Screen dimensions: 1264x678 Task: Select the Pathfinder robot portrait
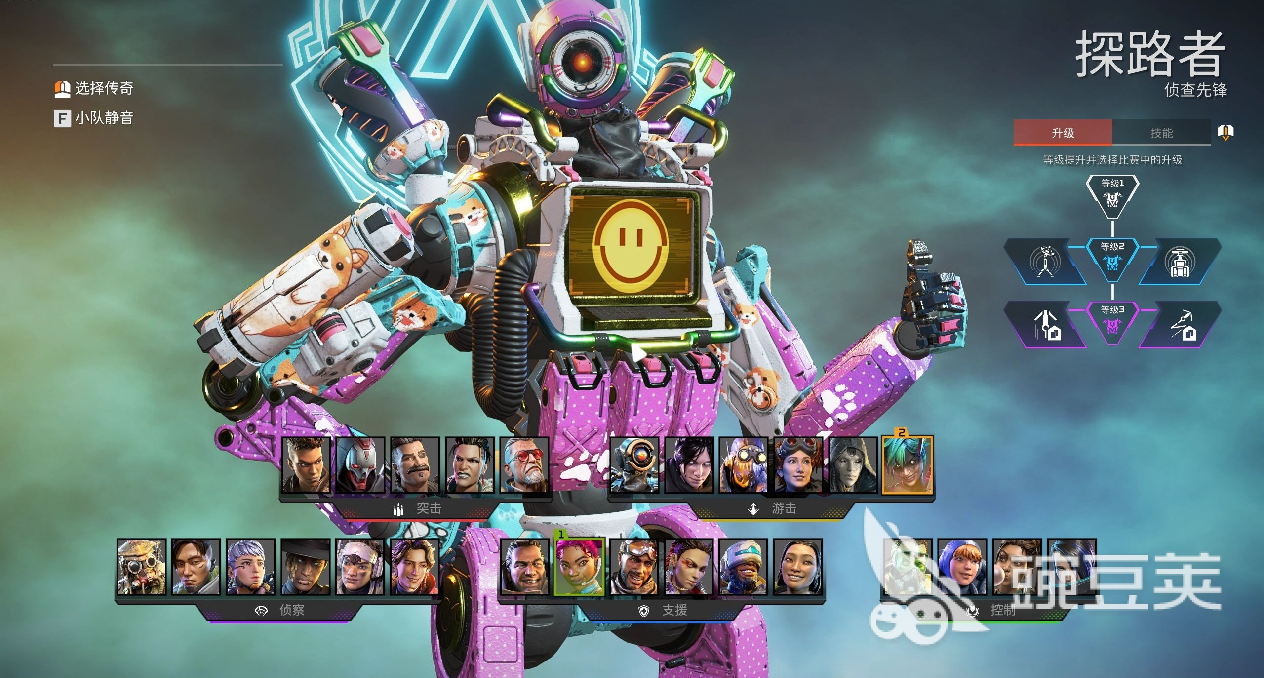coord(635,465)
